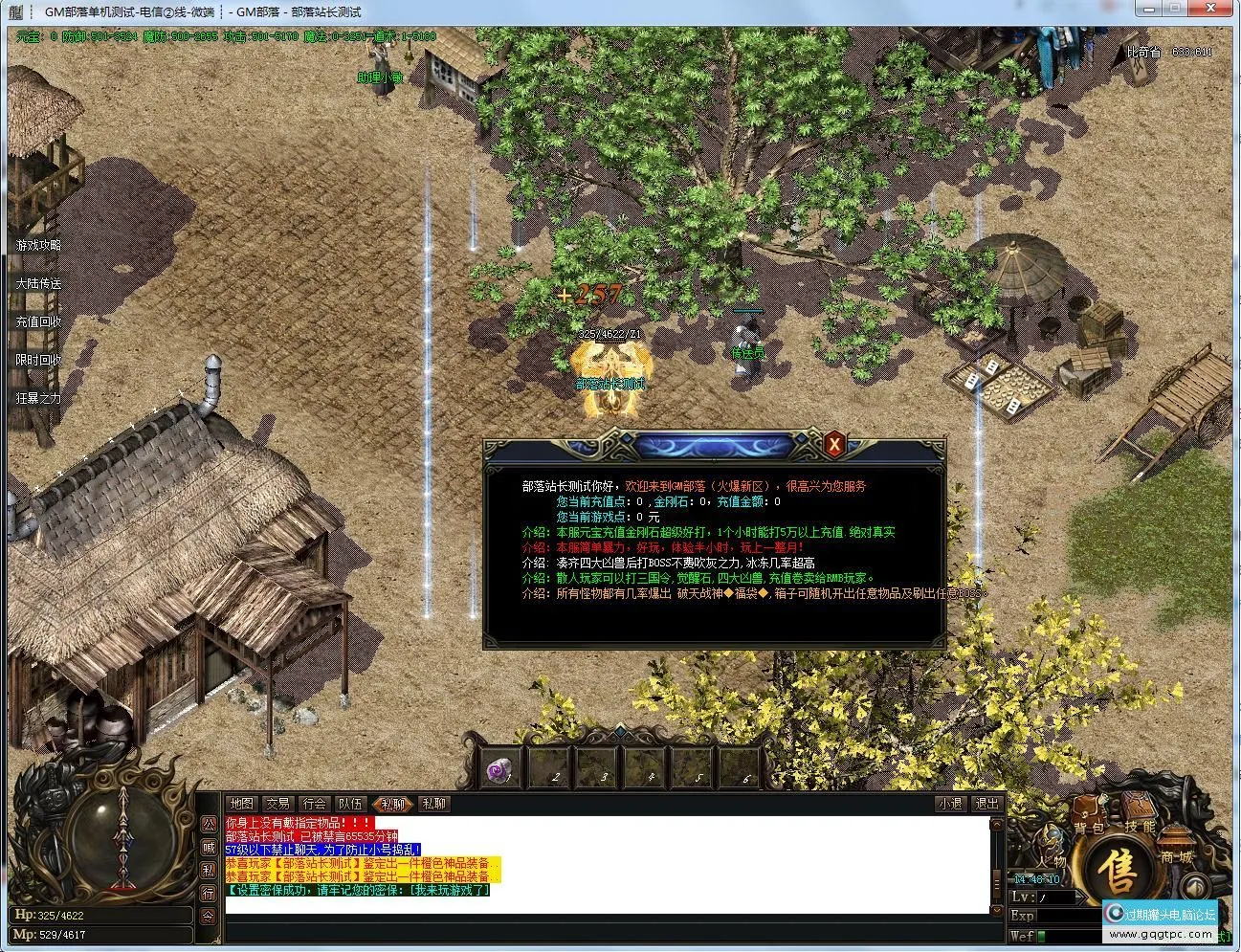Open the 队伍 team button
Viewport: 1241px width, 952px height.
[x=351, y=804]
